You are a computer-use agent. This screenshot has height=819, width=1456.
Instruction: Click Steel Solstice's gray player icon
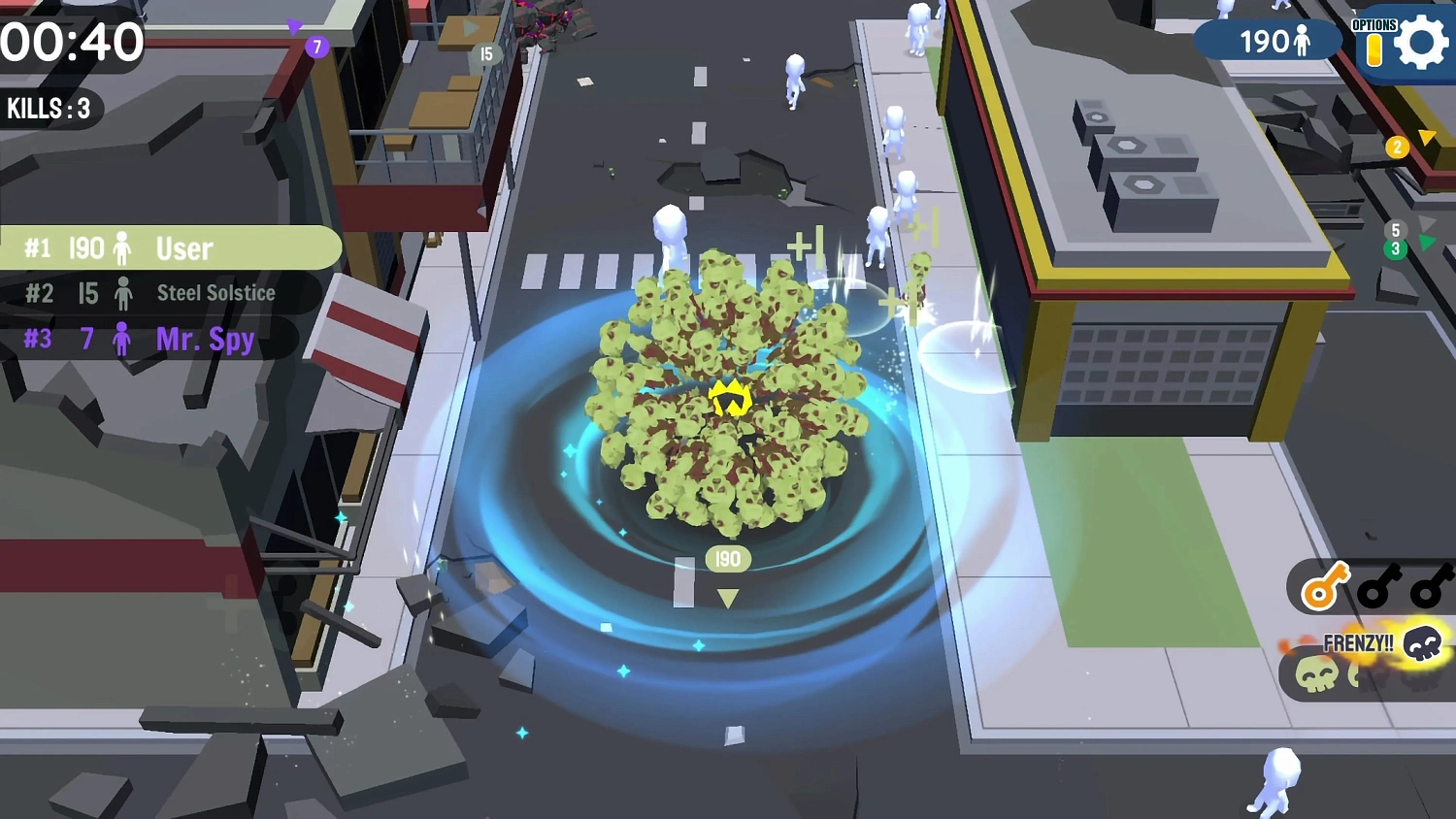point(124,293)
